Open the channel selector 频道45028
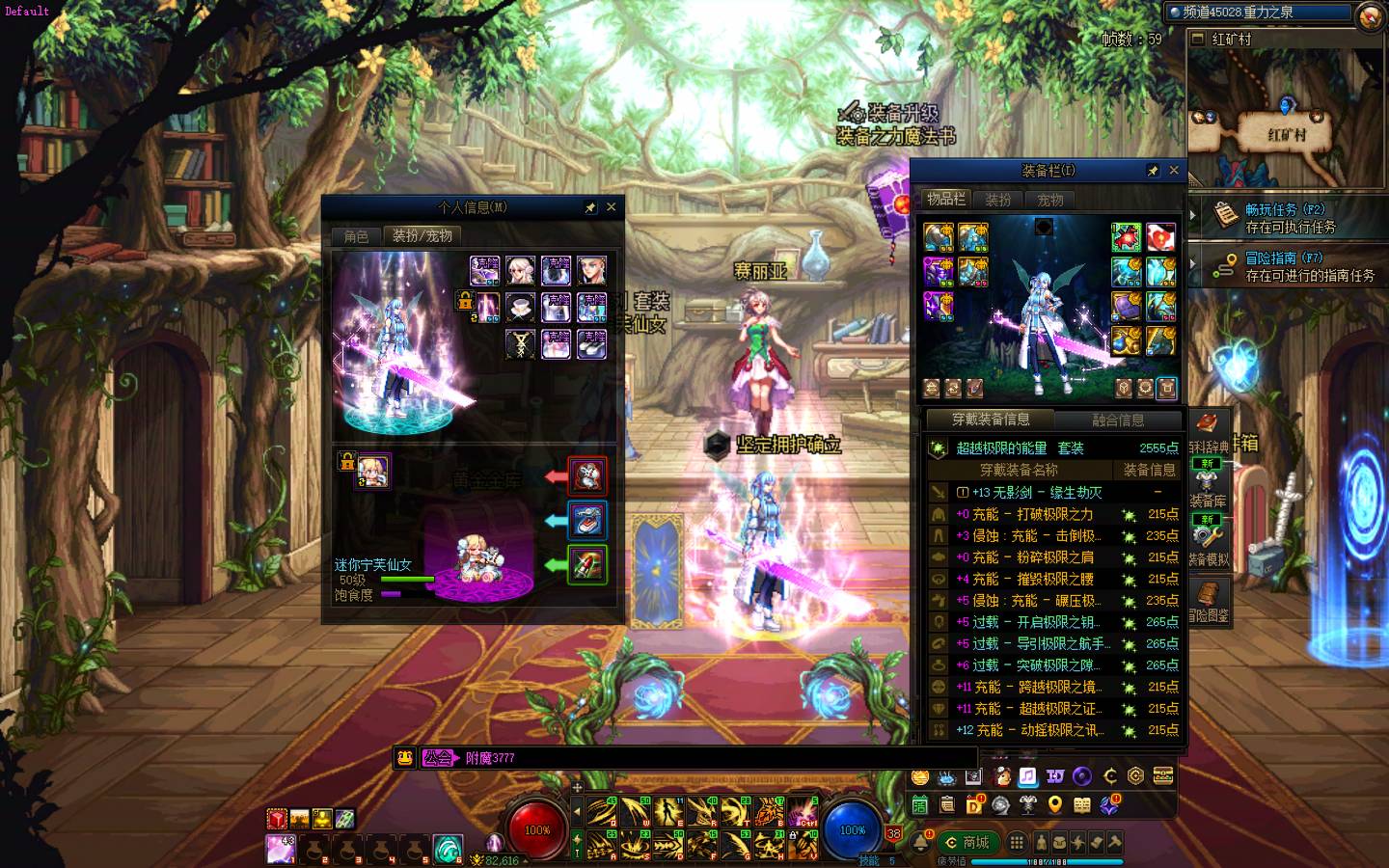1389x868 pixels. pos(1258,13)
